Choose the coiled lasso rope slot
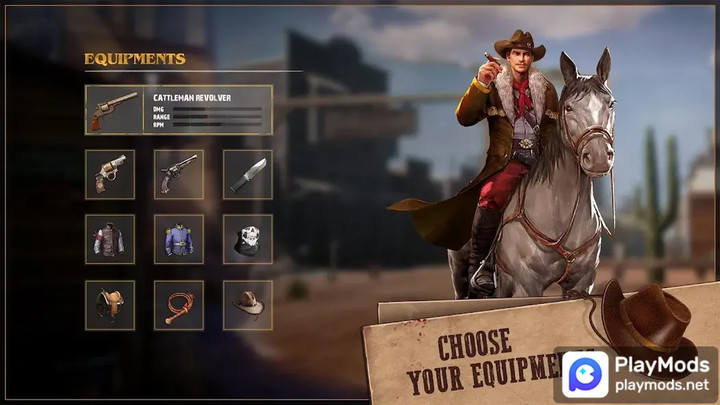The height and width of the screenshot is (405, 720). click(179, 304)
